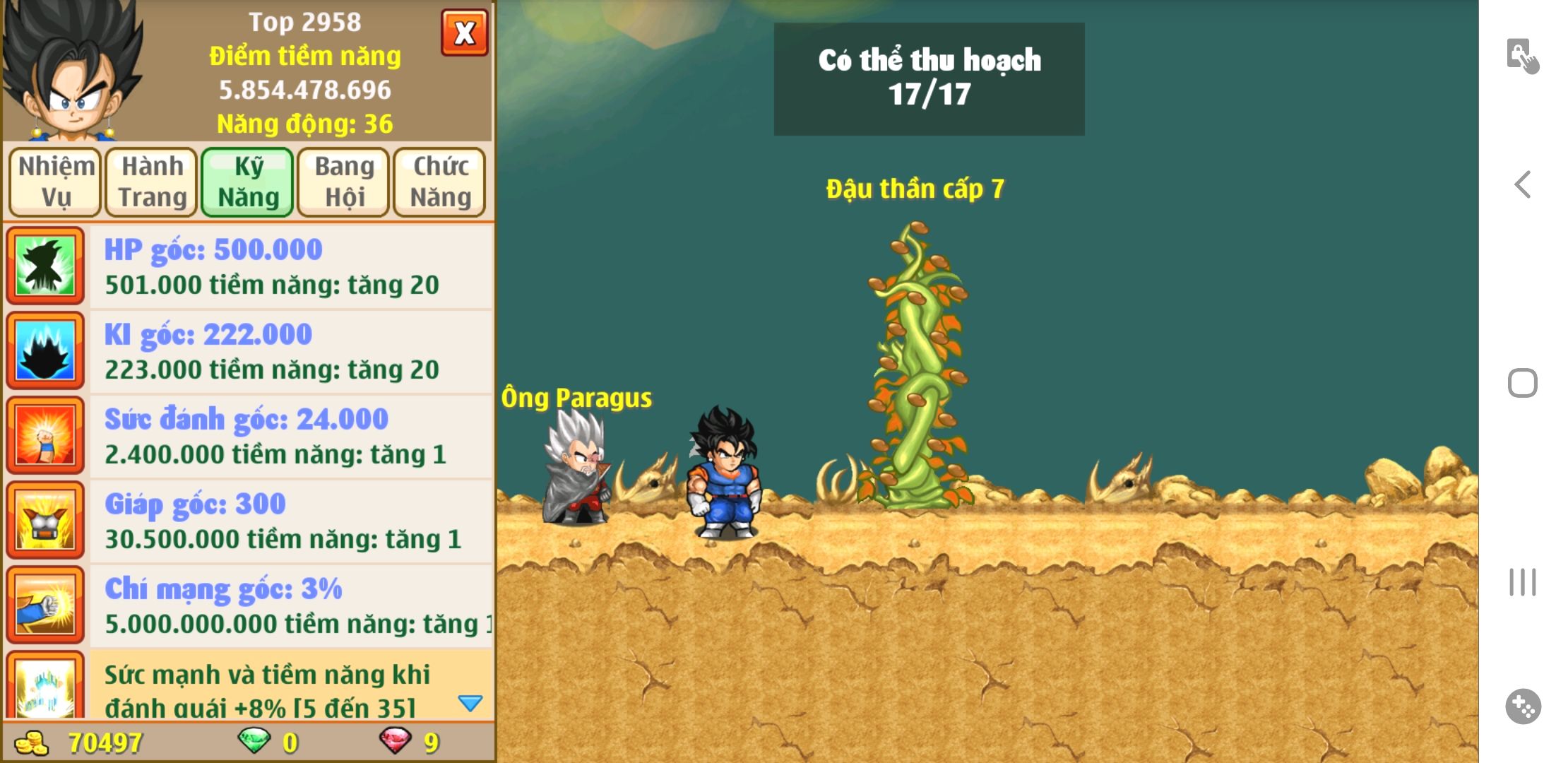Tap the blue scroll-down arrow
1568x763 pixels.
pyautogui.click(x=470, y=702)
